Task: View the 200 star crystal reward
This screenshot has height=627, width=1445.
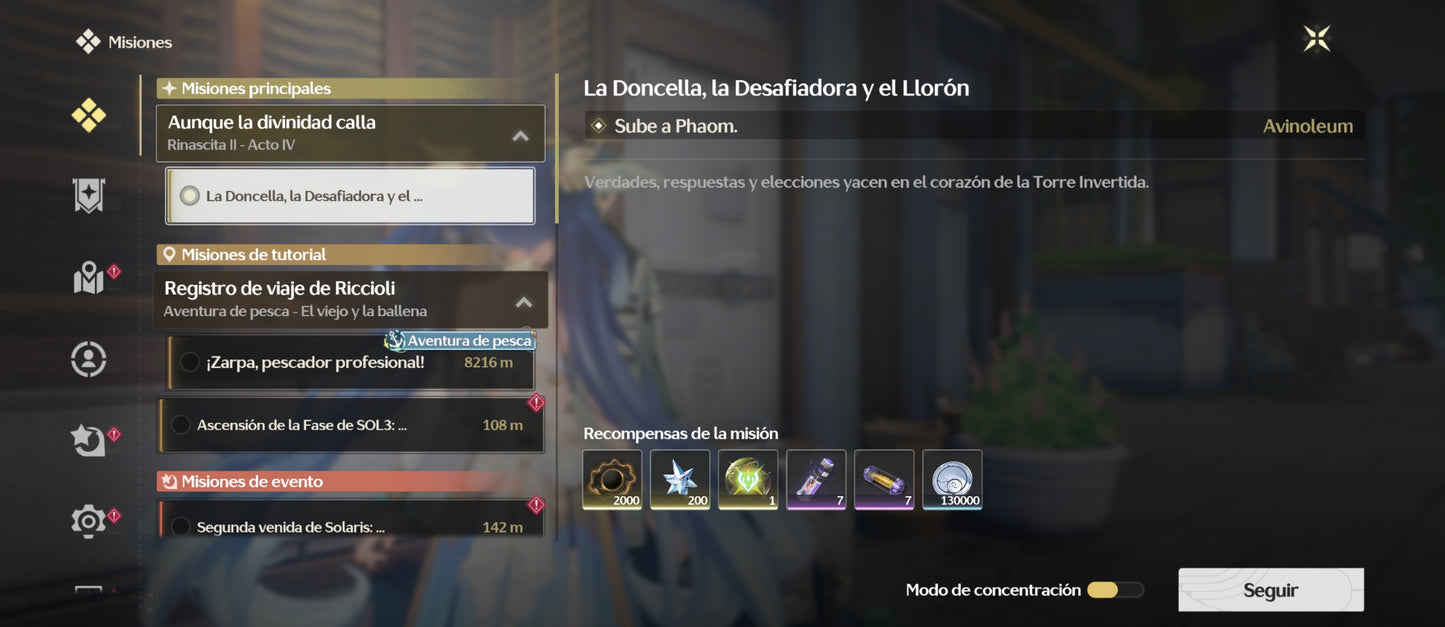Action: point(680,480)
